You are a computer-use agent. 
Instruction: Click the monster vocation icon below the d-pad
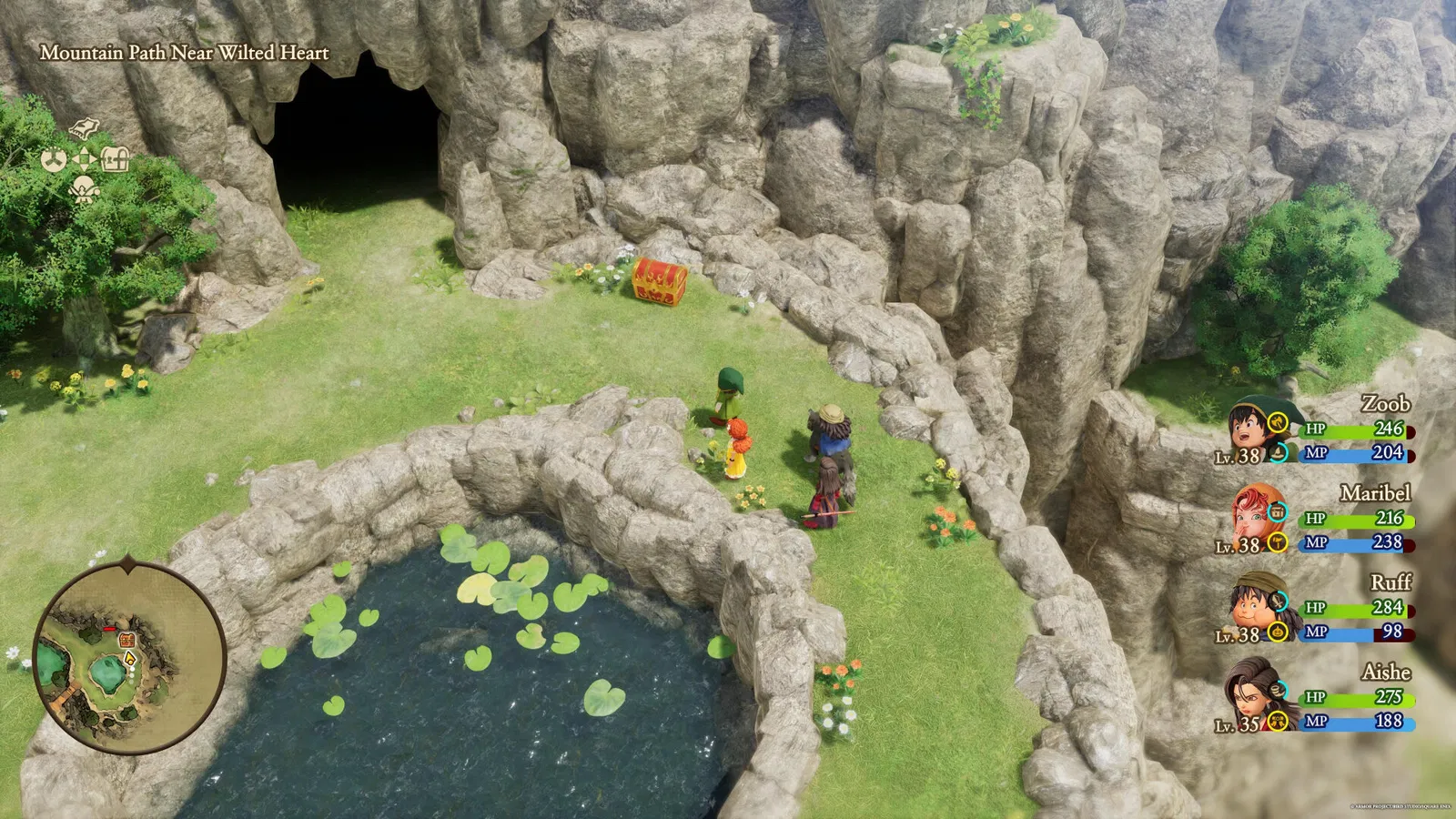coord(83,189)
